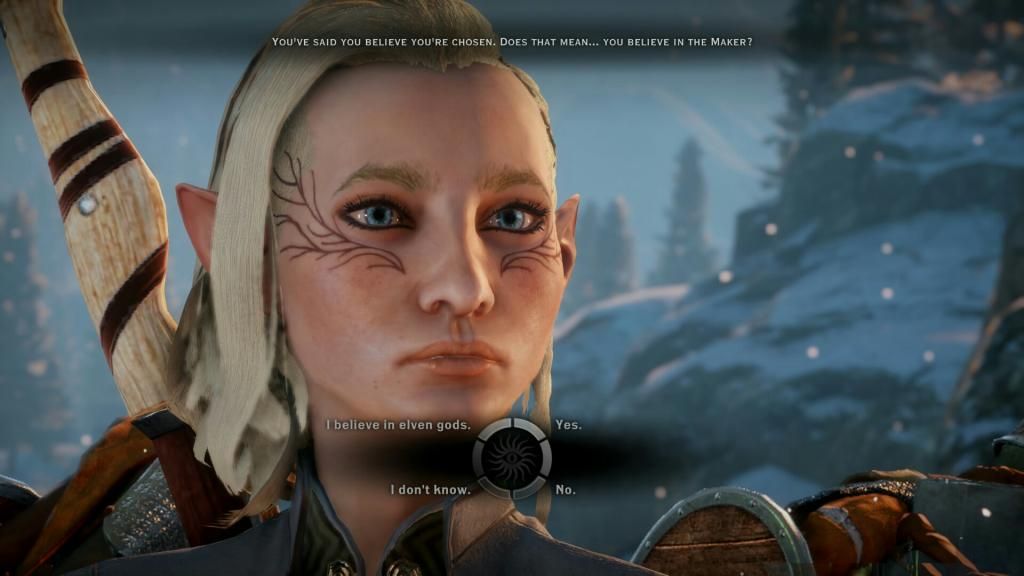
Task: Choose the "I believe in elven gods." reply
Action: 398,425
